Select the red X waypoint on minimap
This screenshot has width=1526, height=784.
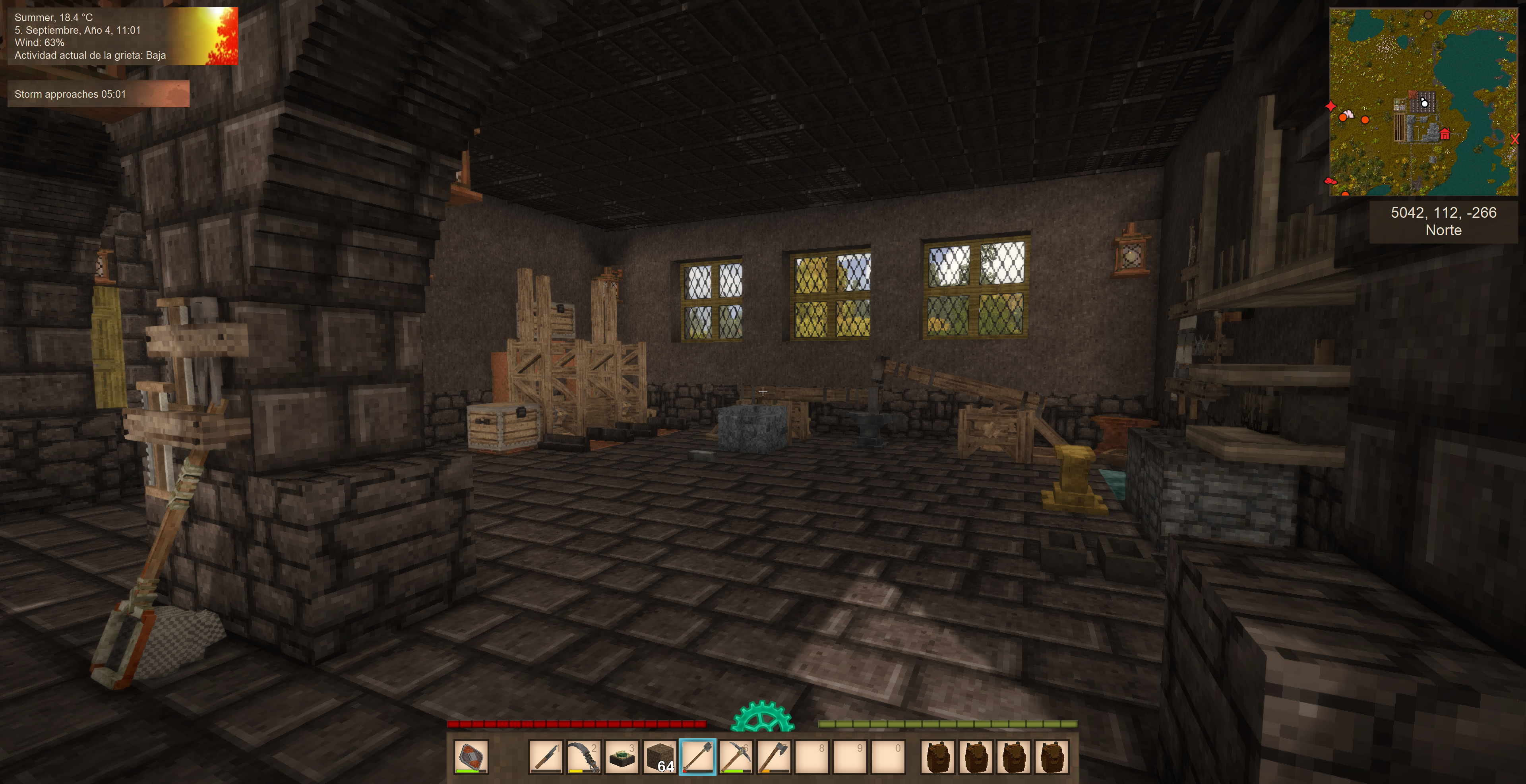[x=1514, y=140]
